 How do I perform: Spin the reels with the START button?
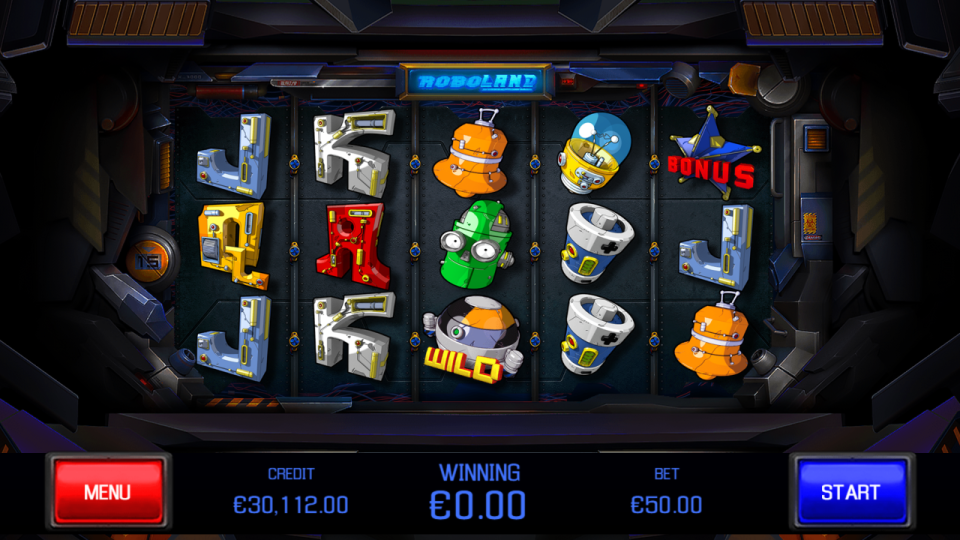coord(850,492)
